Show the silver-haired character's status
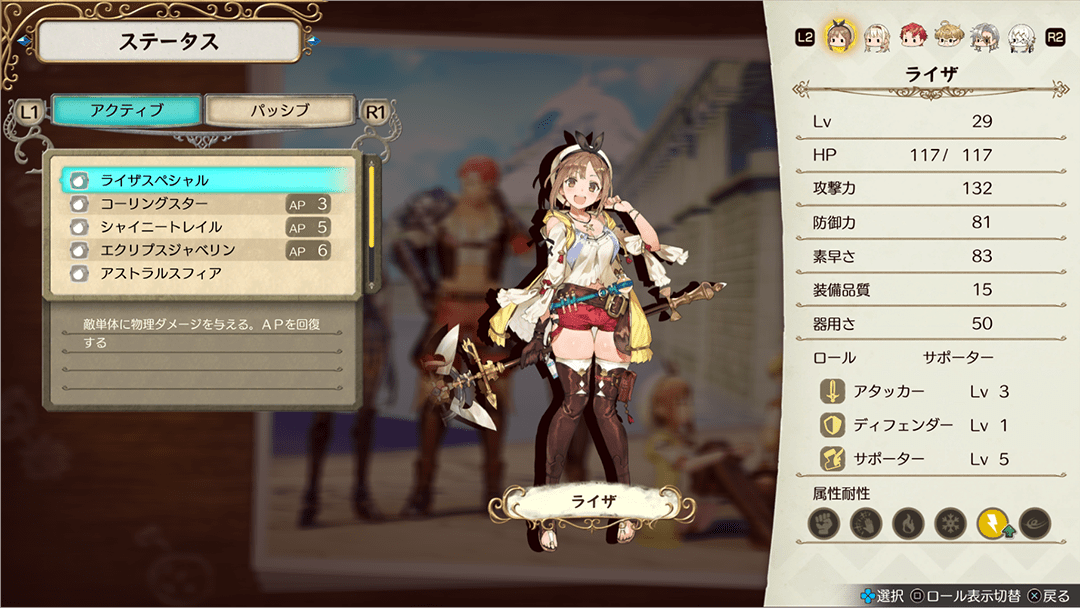 tap(985, 37)
